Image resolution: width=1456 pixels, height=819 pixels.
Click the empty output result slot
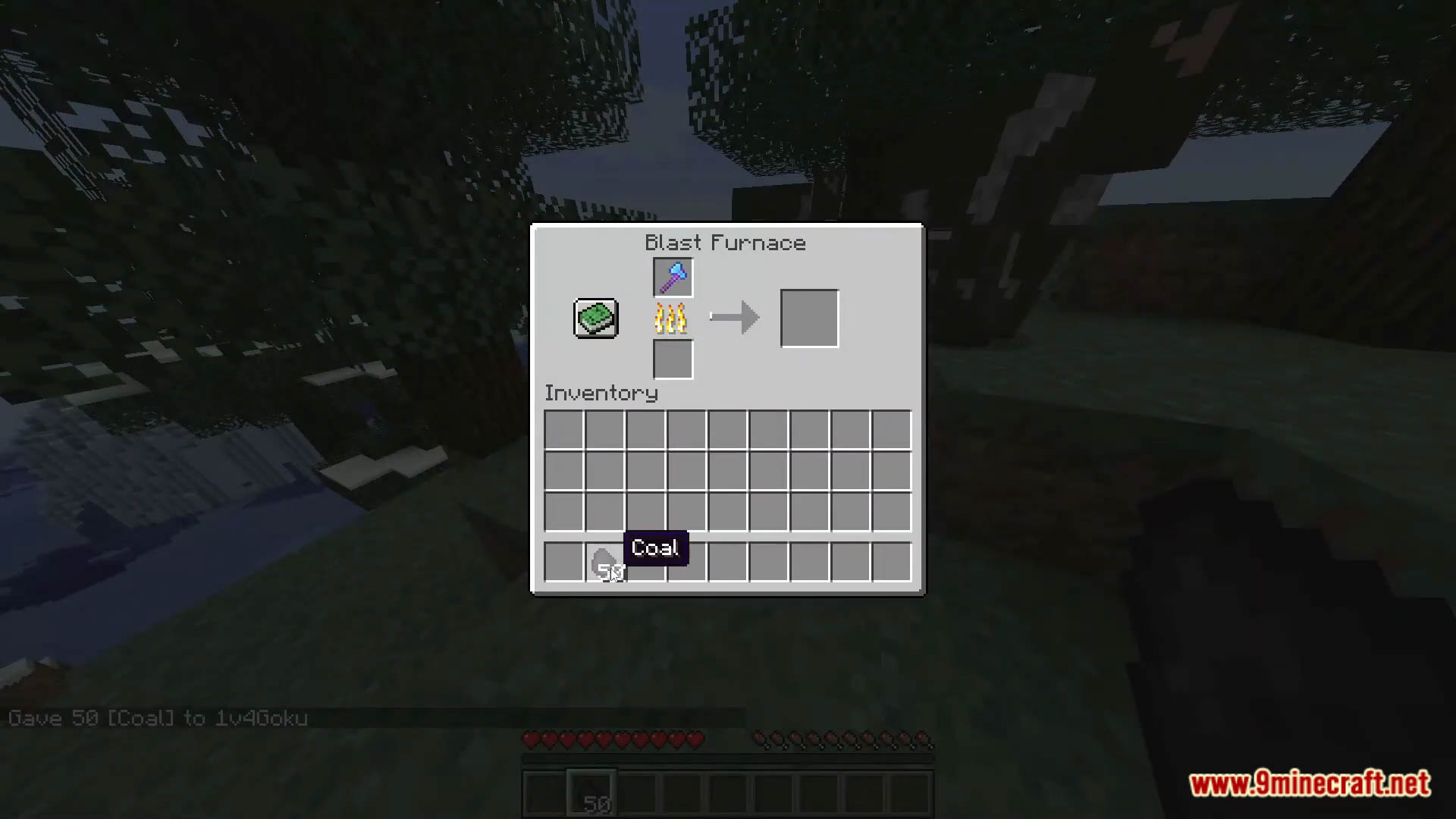(x=808, y=317)
